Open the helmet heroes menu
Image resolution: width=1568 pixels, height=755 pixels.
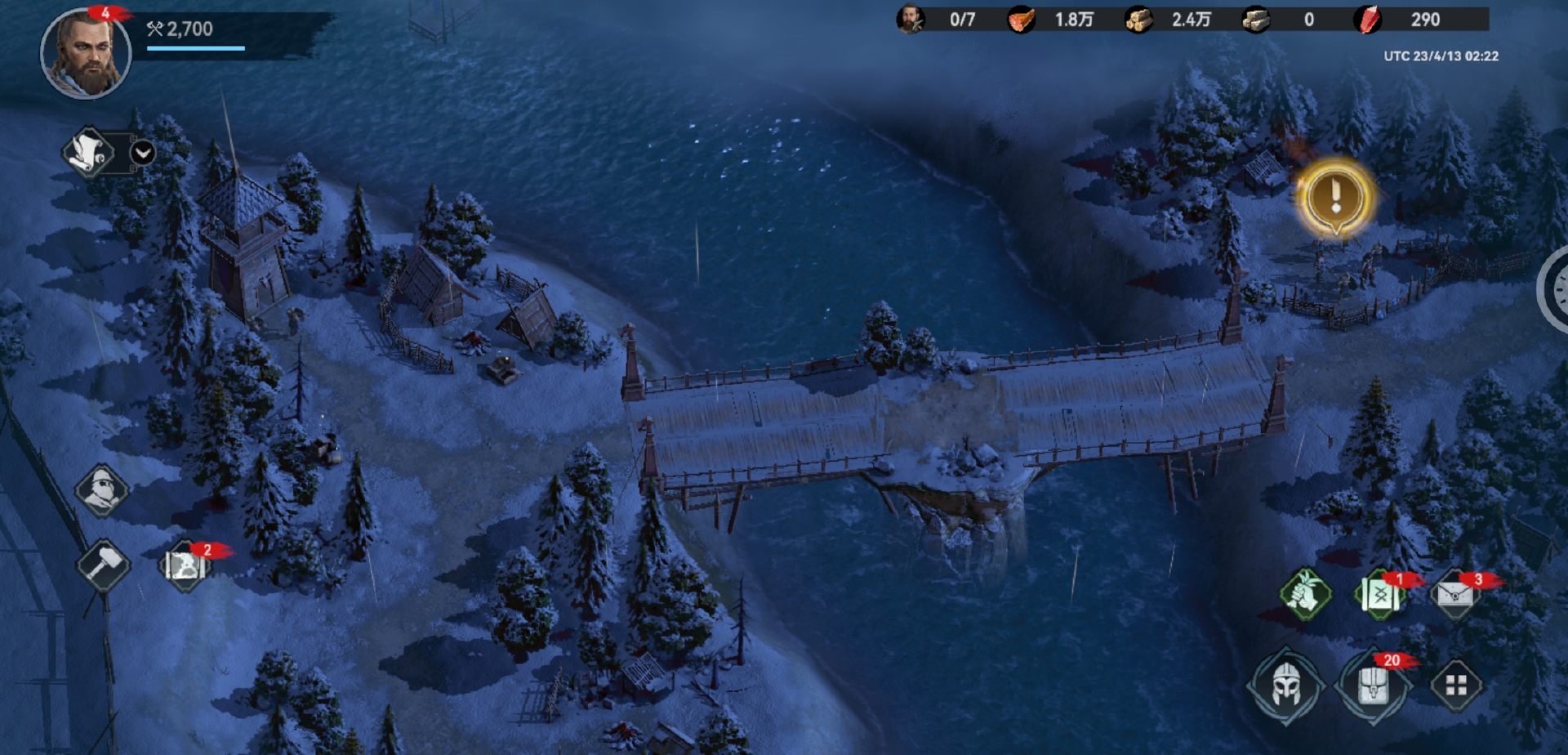coord(1285,686)
